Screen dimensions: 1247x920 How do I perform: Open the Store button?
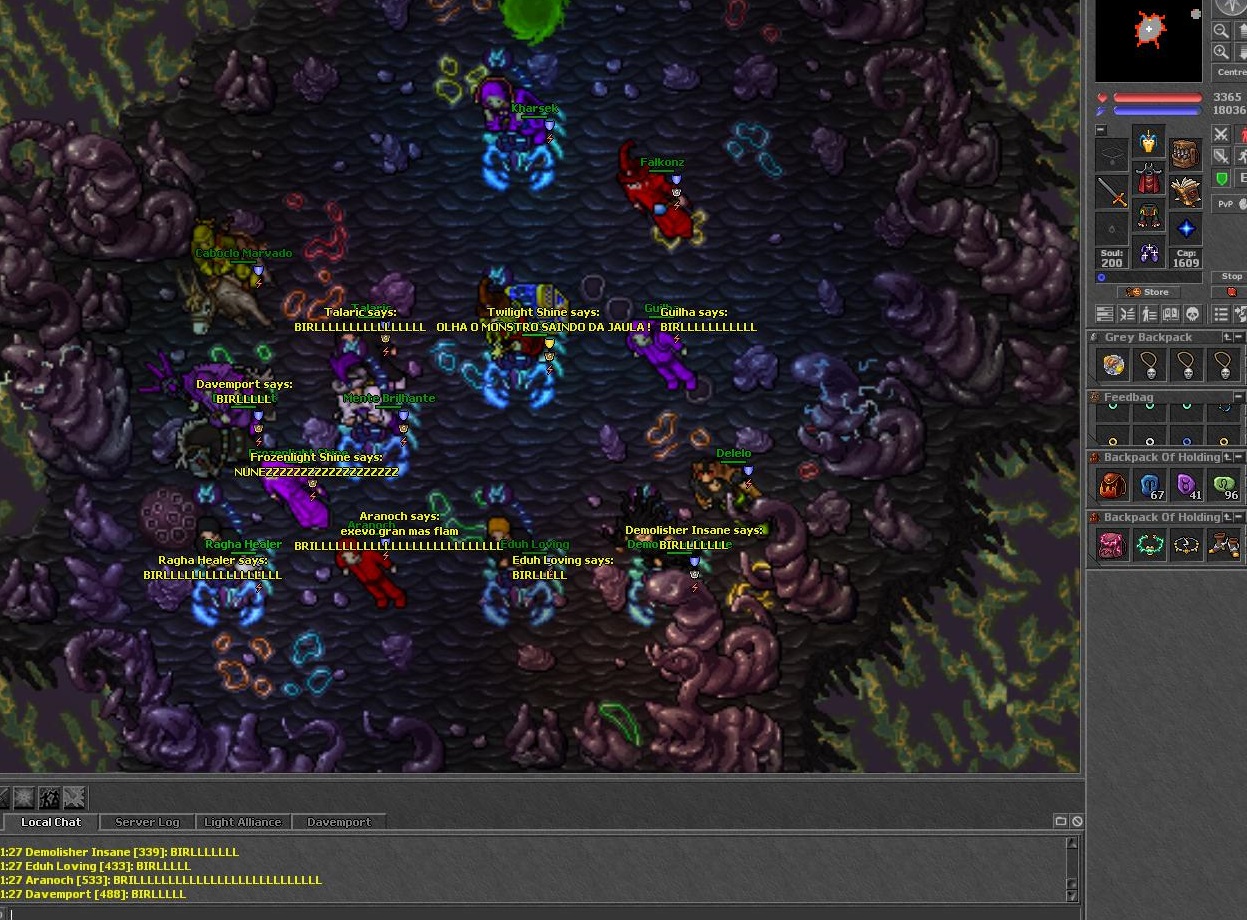pos(1148,292)
